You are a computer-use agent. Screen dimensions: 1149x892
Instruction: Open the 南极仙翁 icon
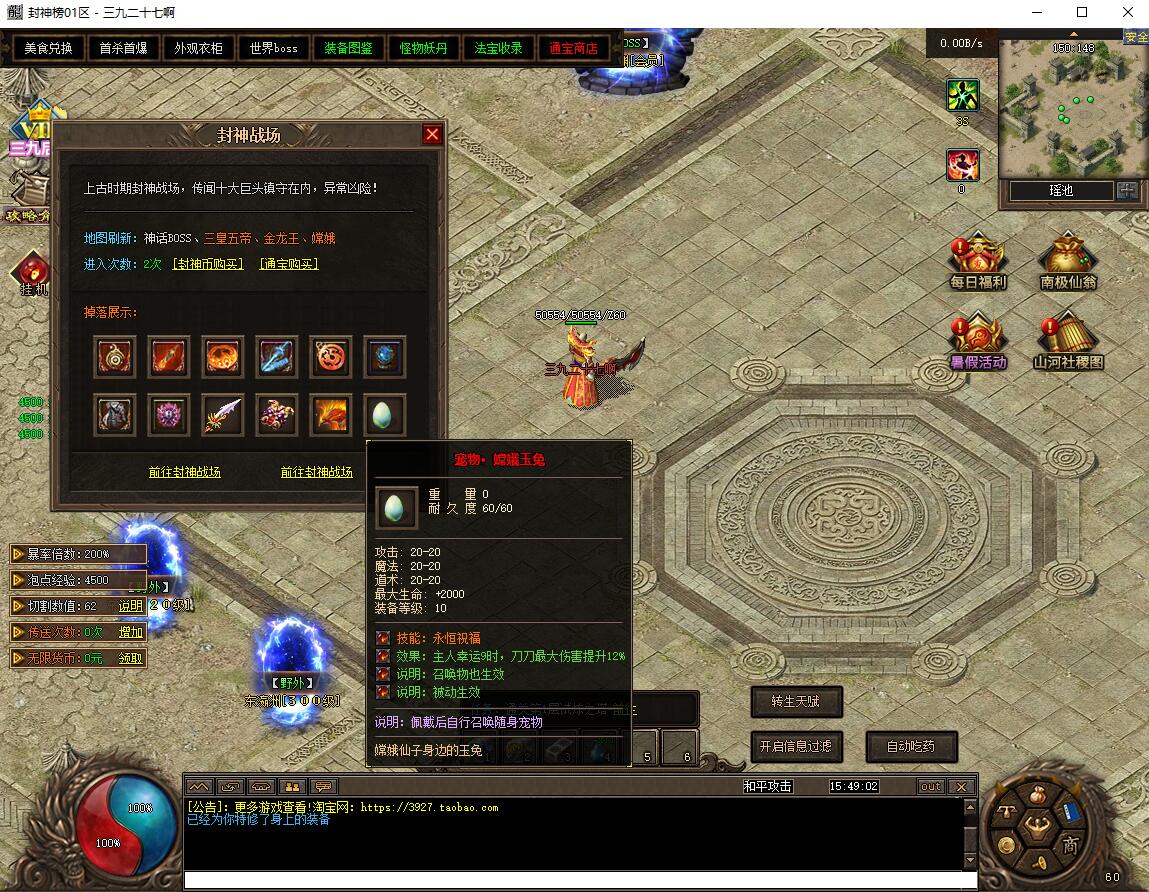coord(1068,262)
